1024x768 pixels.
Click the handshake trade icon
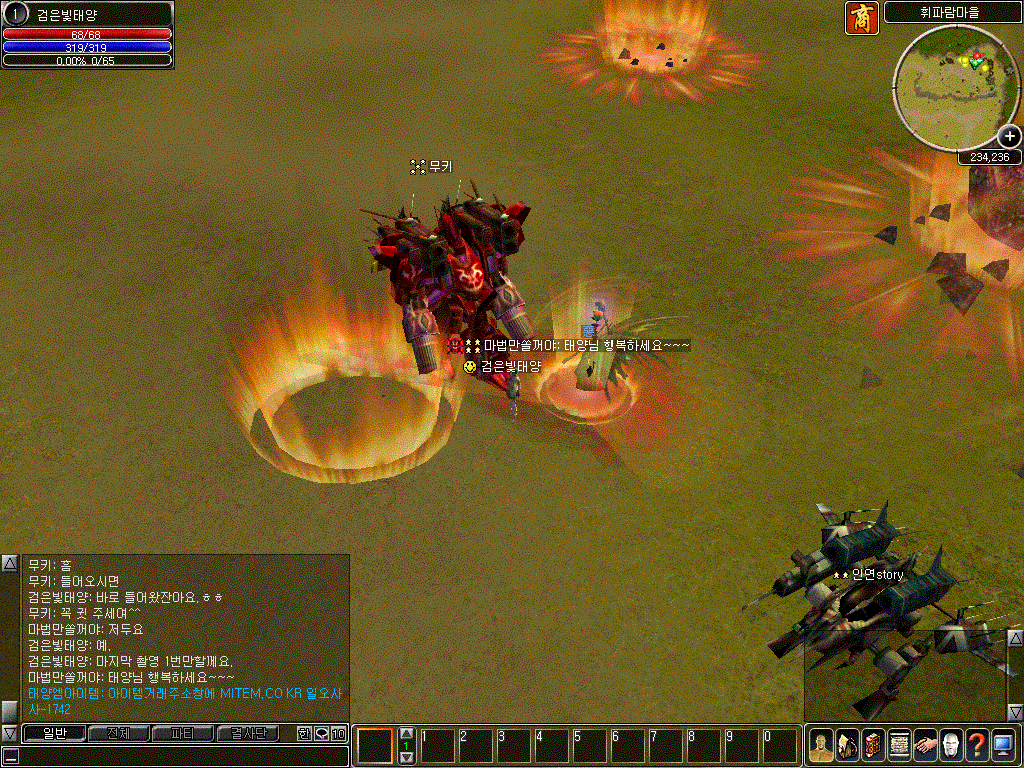925,745
